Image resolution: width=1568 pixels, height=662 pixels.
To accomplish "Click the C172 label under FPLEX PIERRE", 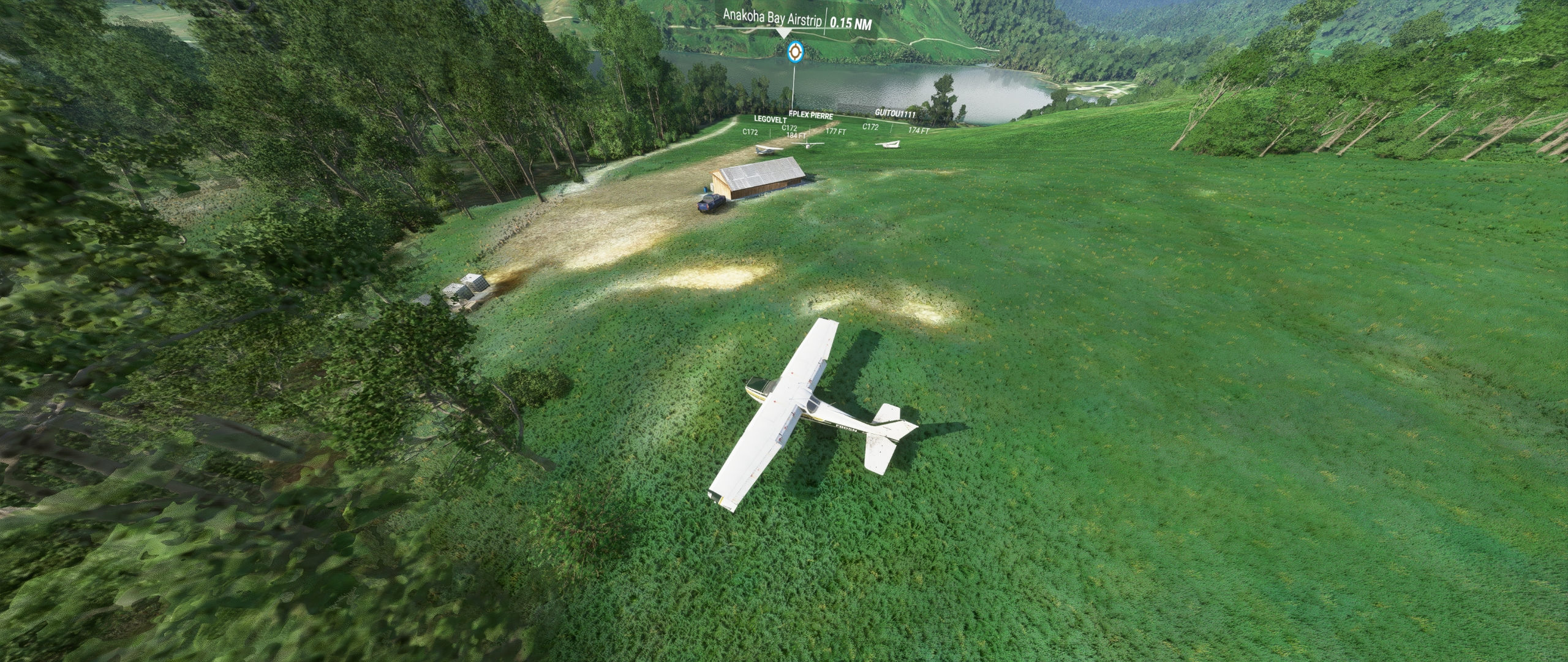I will (x=790, y=127).
